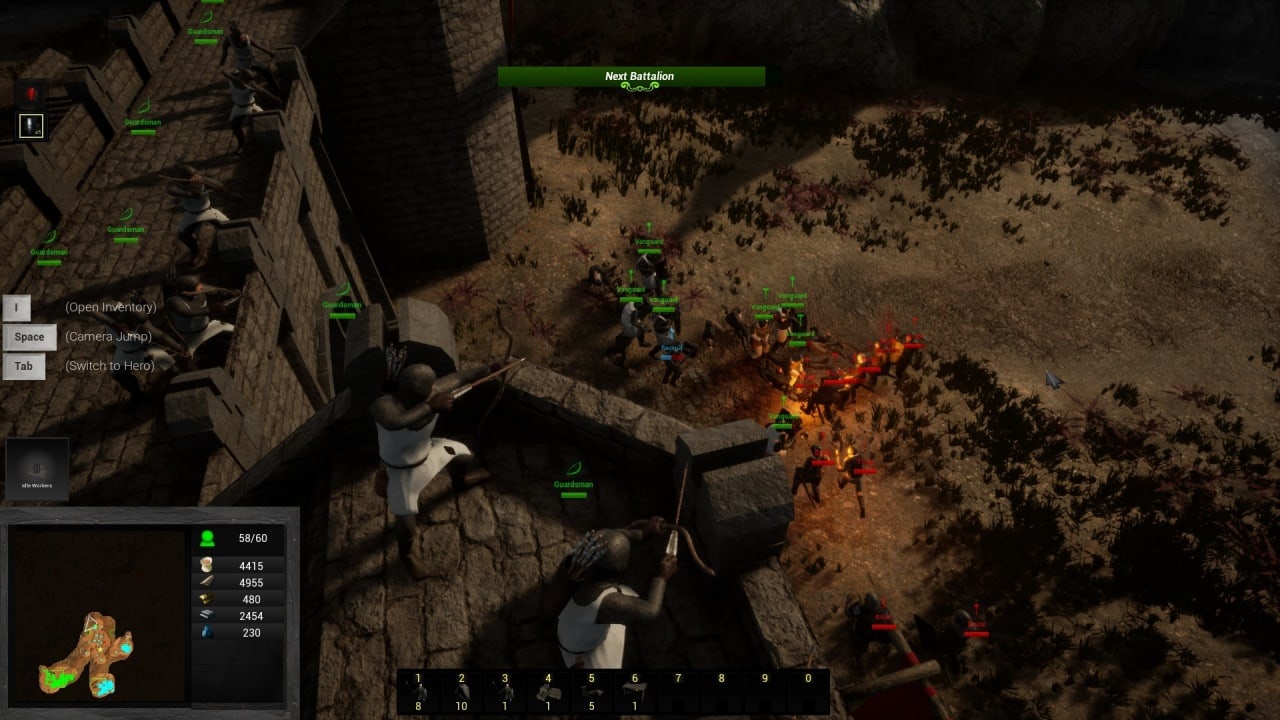The width and height of the screenshot is (1280, 720).
Task: Select the Idle Workers button
Action: 38,469
